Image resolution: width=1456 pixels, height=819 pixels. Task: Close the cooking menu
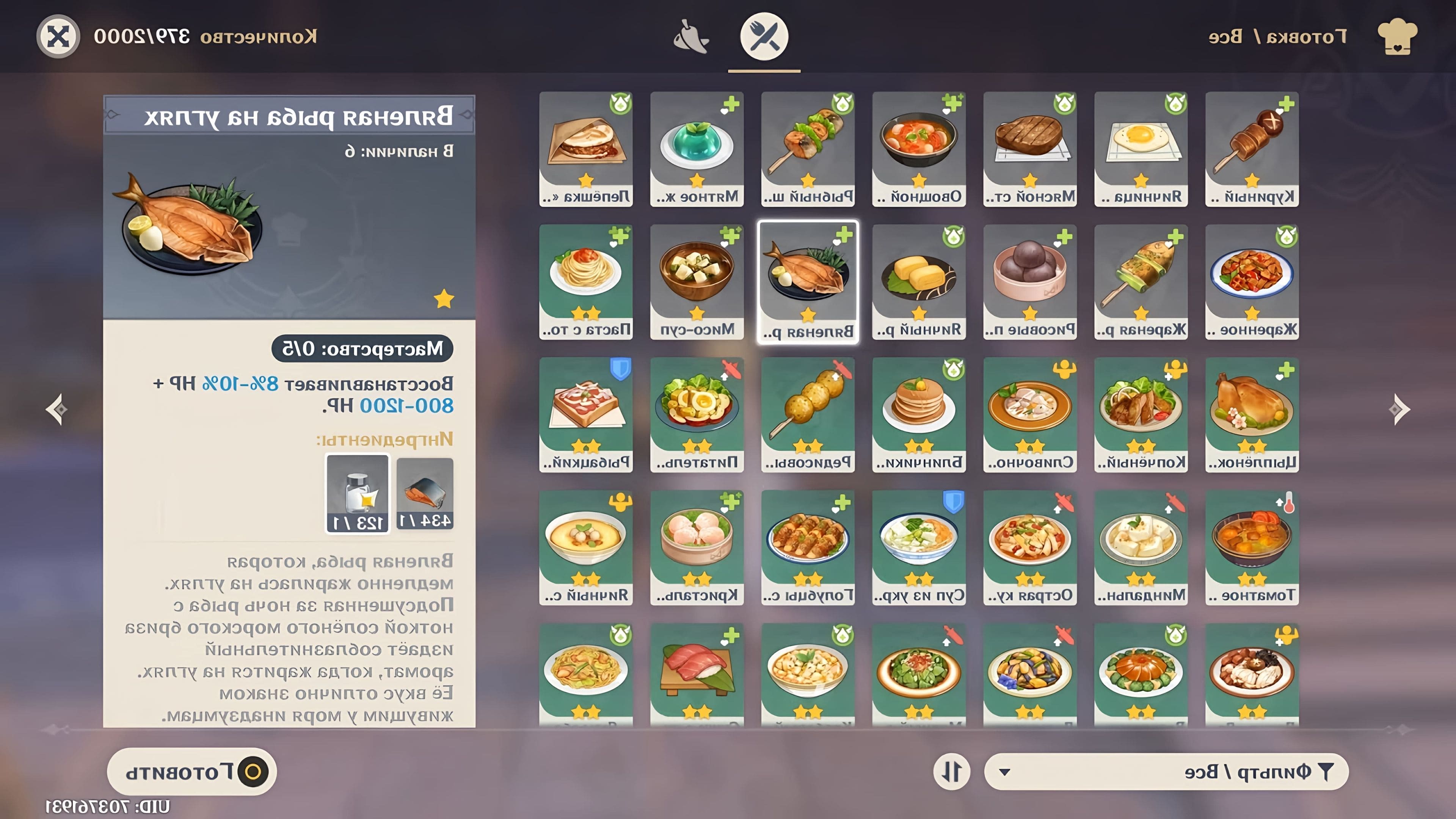[x=58, y=37]
